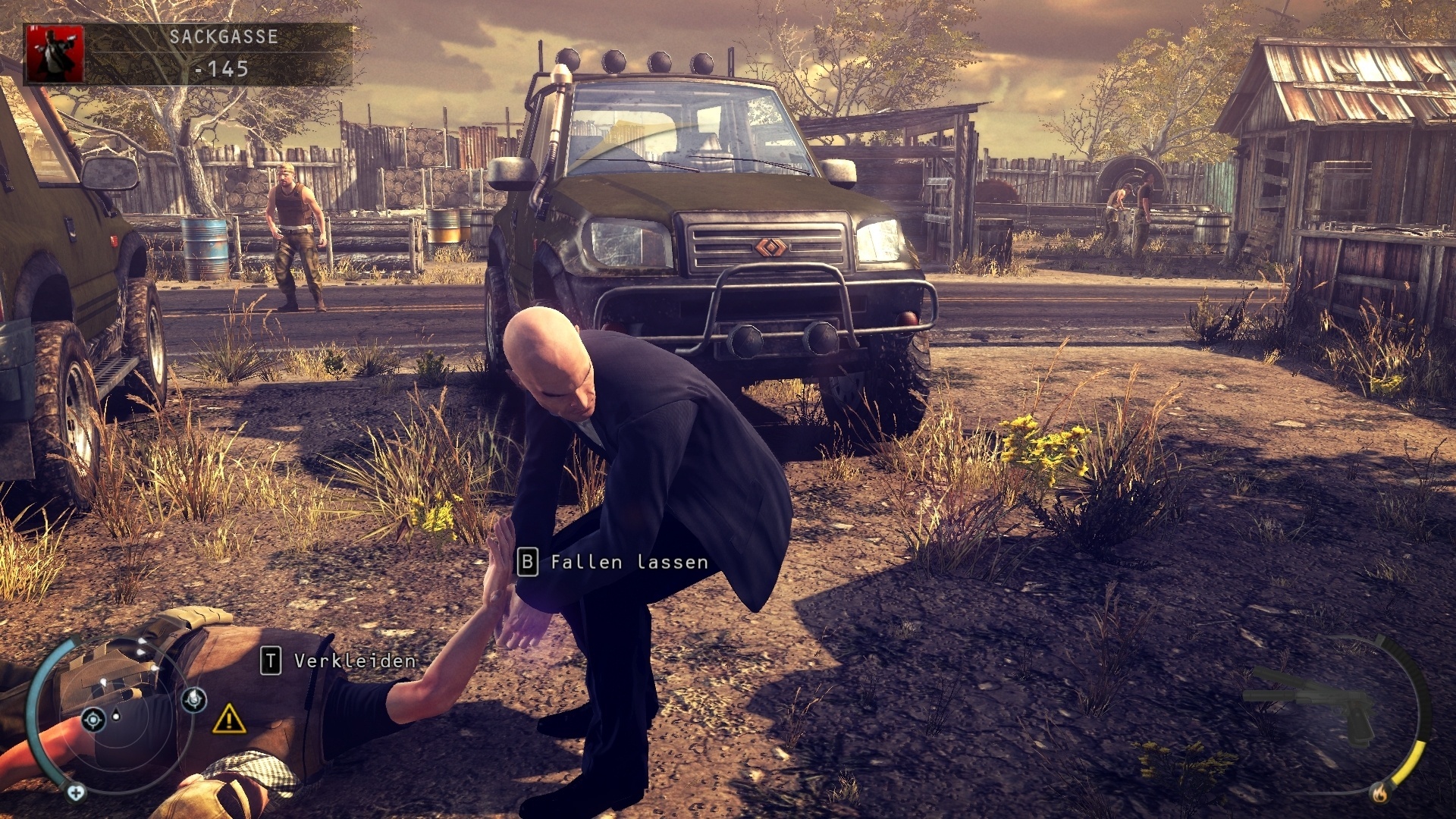Click the flame Instinct icon bottom right

pyautogui.click(x=1379, y=794)
